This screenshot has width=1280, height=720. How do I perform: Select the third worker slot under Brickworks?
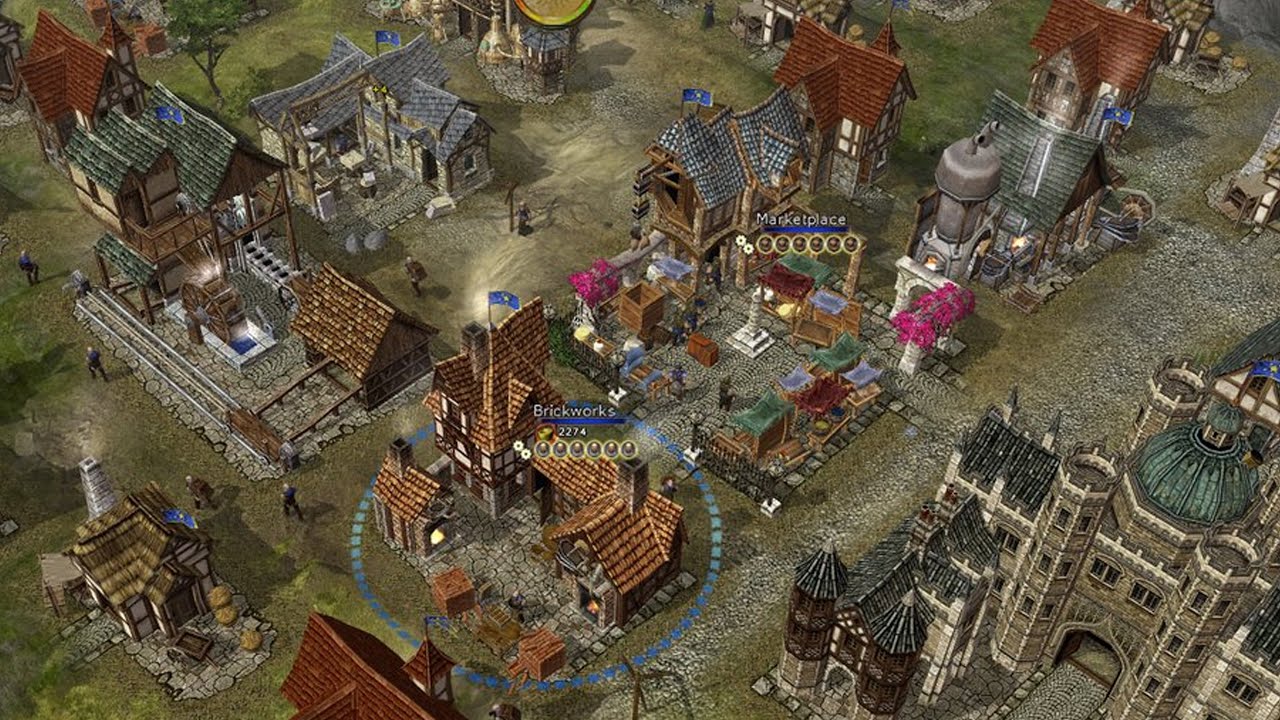[577, 448]
